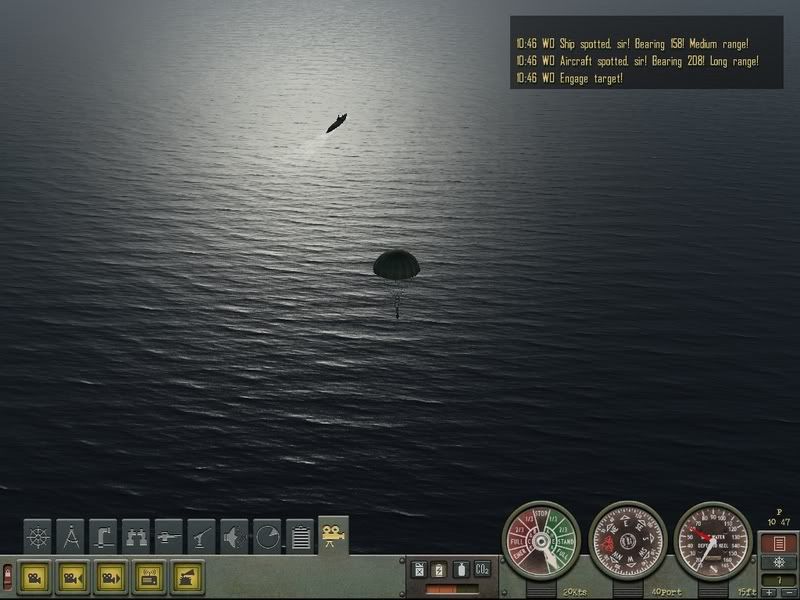Open the sonar speaker tab
The height and width of the screenshot is (600, 800).
pos(235,536)
